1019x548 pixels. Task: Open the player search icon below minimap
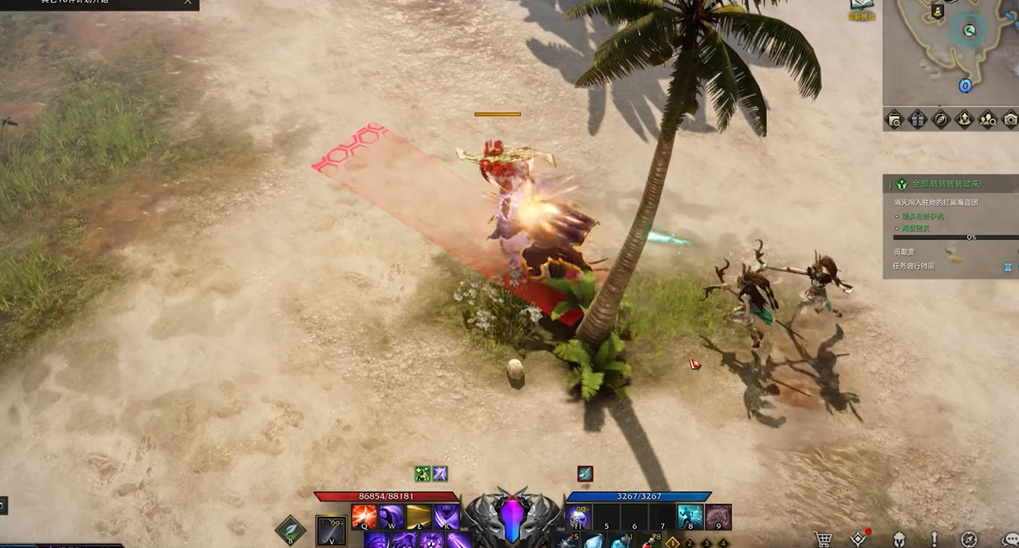pyautogui.click(x=987, y=120)
